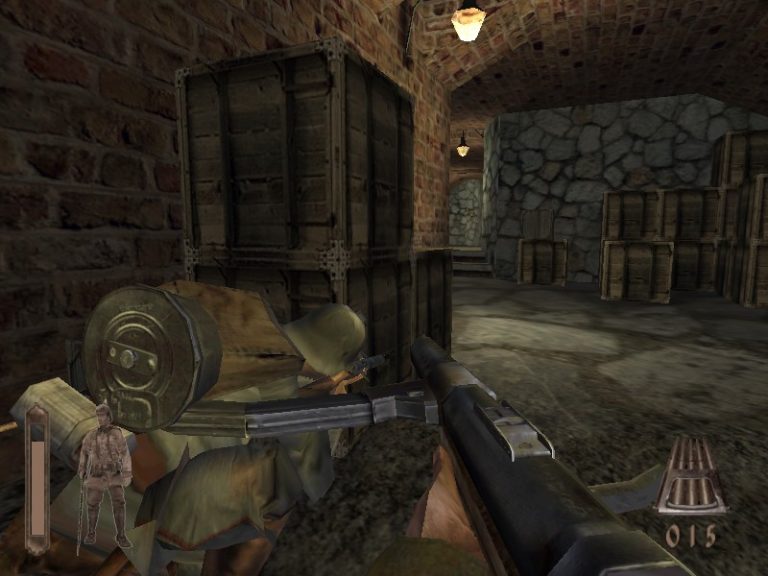768x576 pixels.
Task: Select the ammo magazine icon
Action: tap(692, 474)
